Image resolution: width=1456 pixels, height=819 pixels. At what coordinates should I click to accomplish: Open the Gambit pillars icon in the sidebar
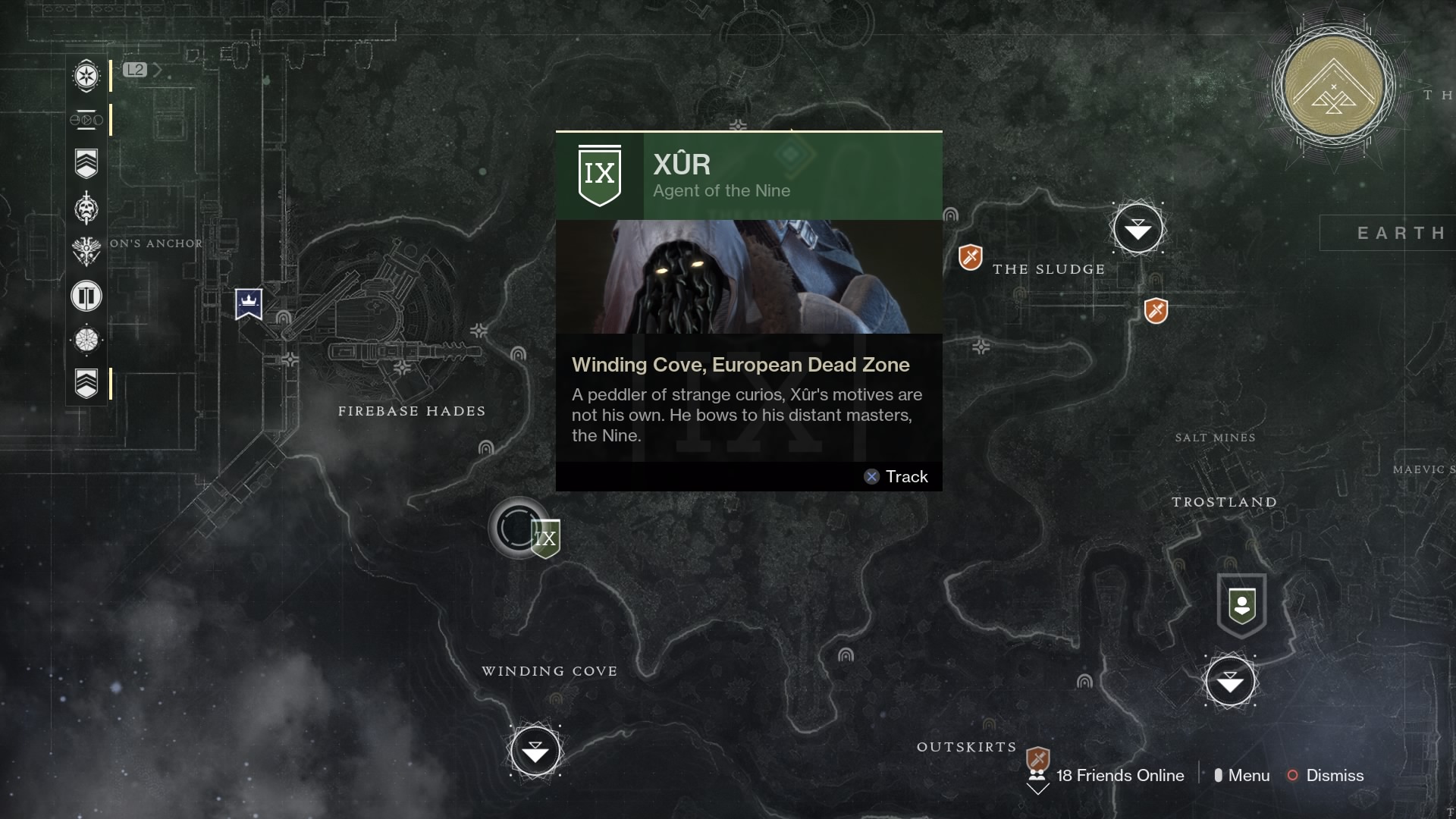click(86, 297)
